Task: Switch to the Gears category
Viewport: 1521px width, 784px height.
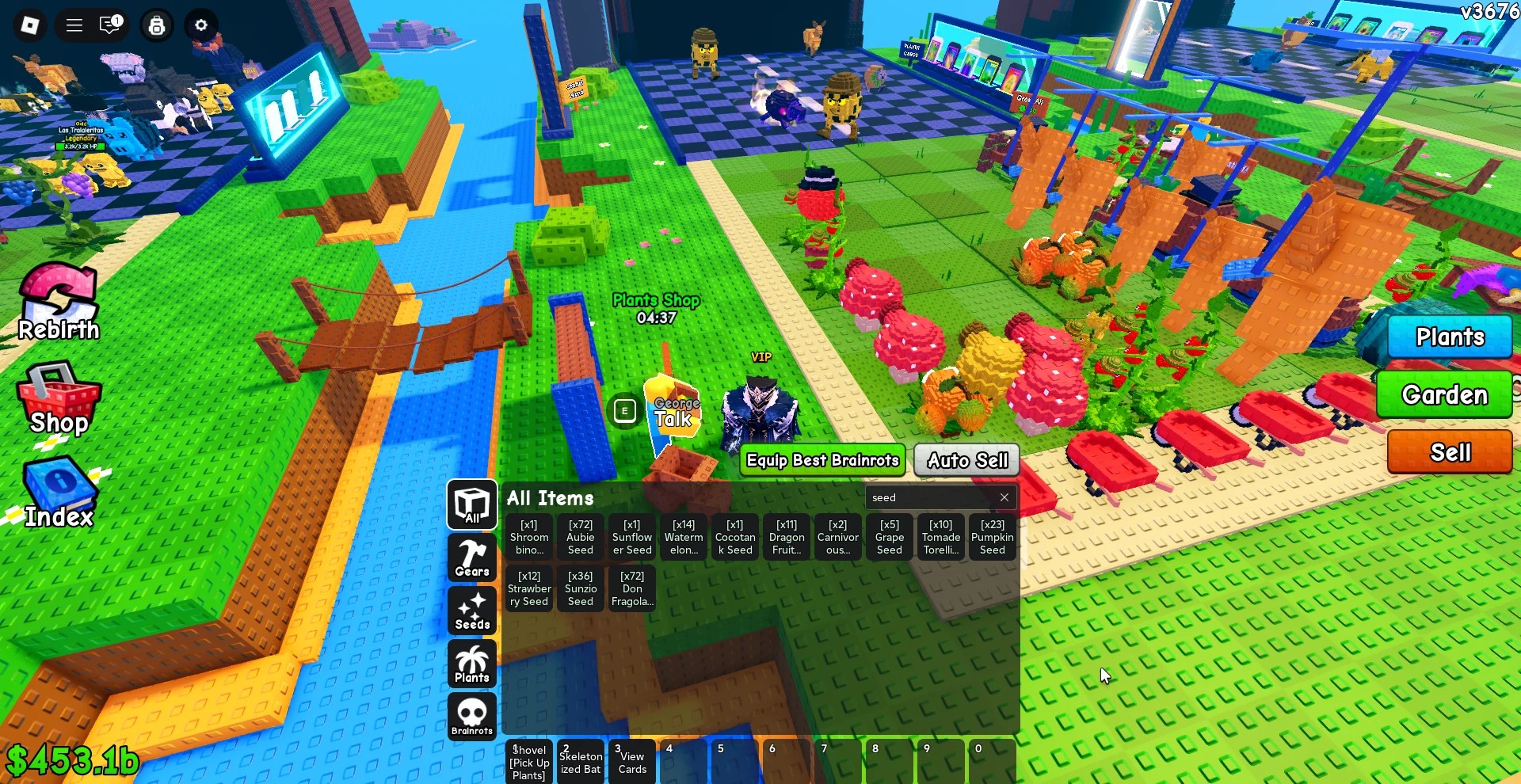Action: pos(471,558)
